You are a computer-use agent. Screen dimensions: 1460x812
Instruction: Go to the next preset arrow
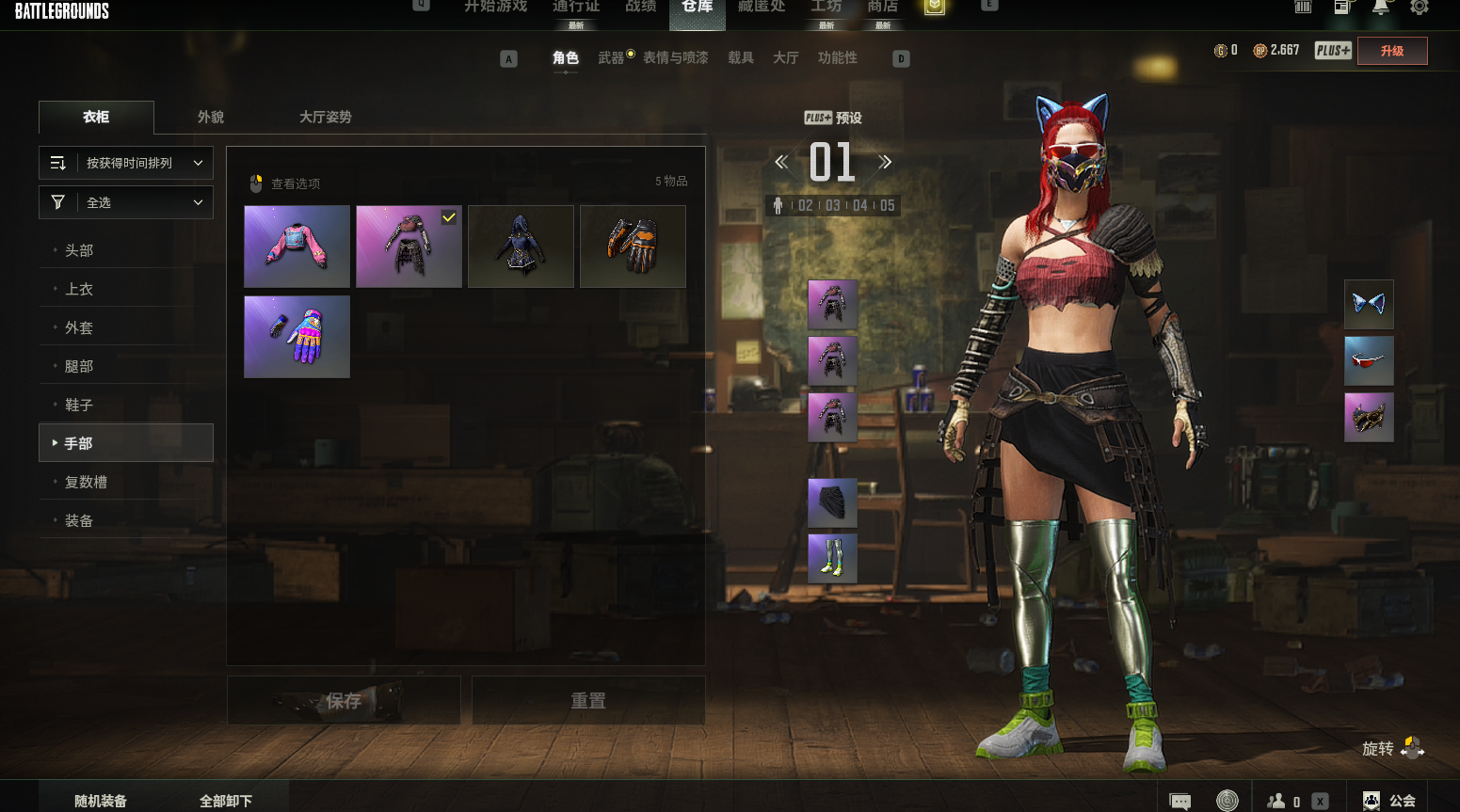885,162
